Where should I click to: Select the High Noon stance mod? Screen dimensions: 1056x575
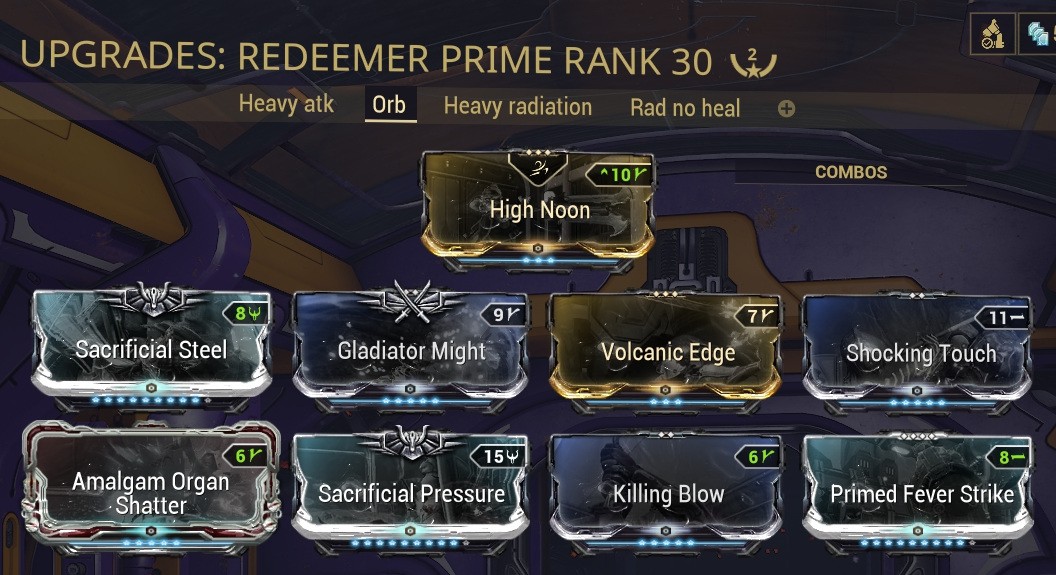[539, 208]
